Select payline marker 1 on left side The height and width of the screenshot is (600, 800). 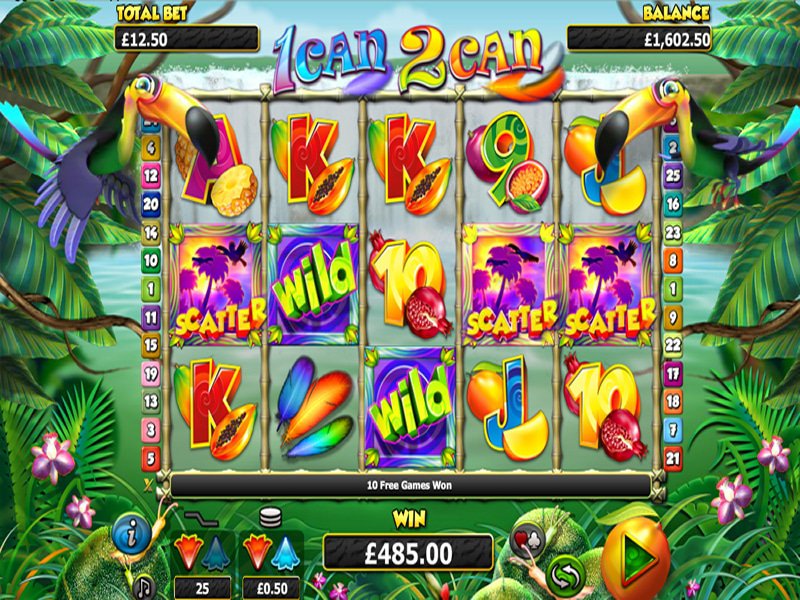pyautogui.click(x=152, y=289)
